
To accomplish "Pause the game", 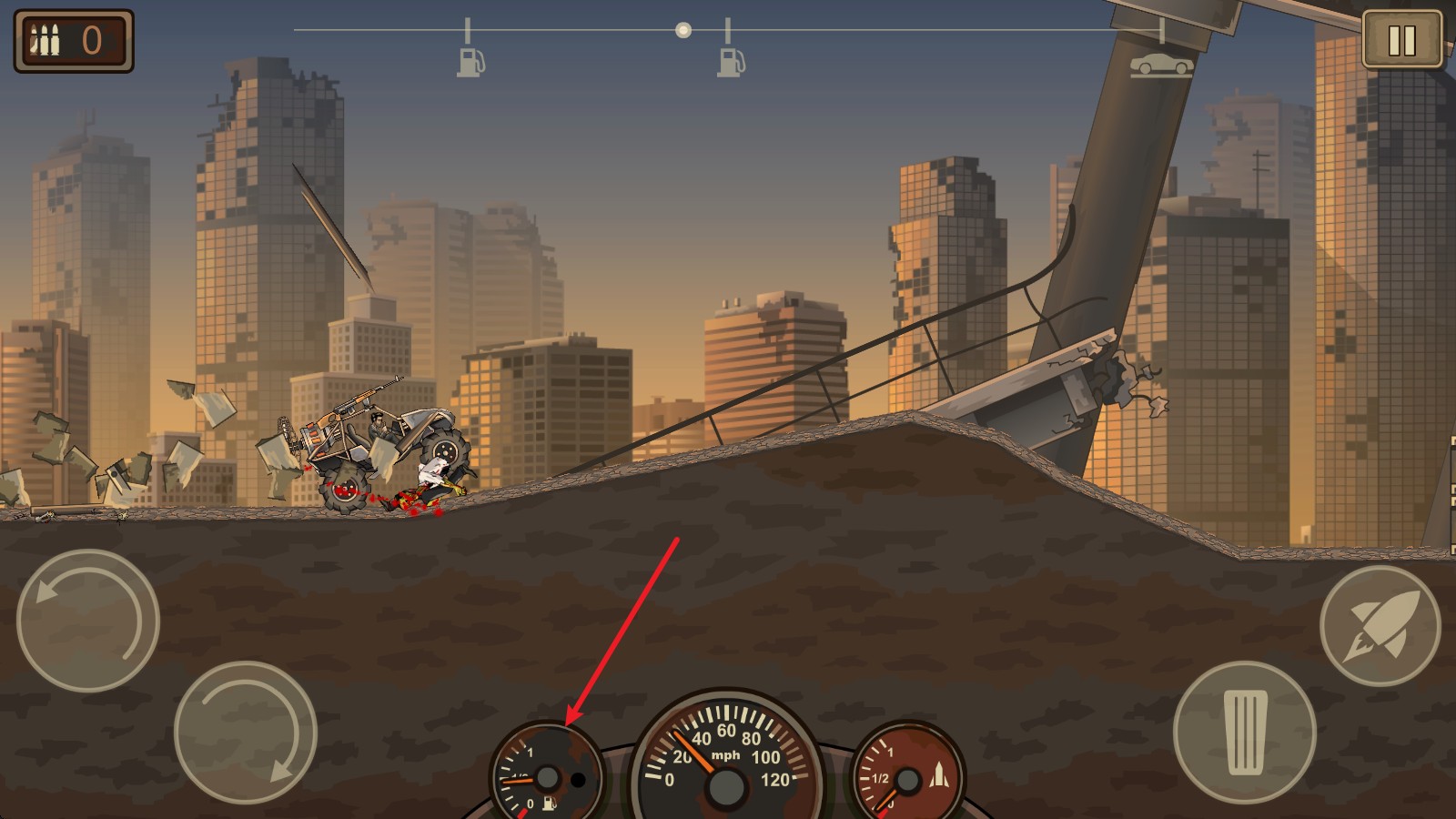I will tap(1401, 40).
